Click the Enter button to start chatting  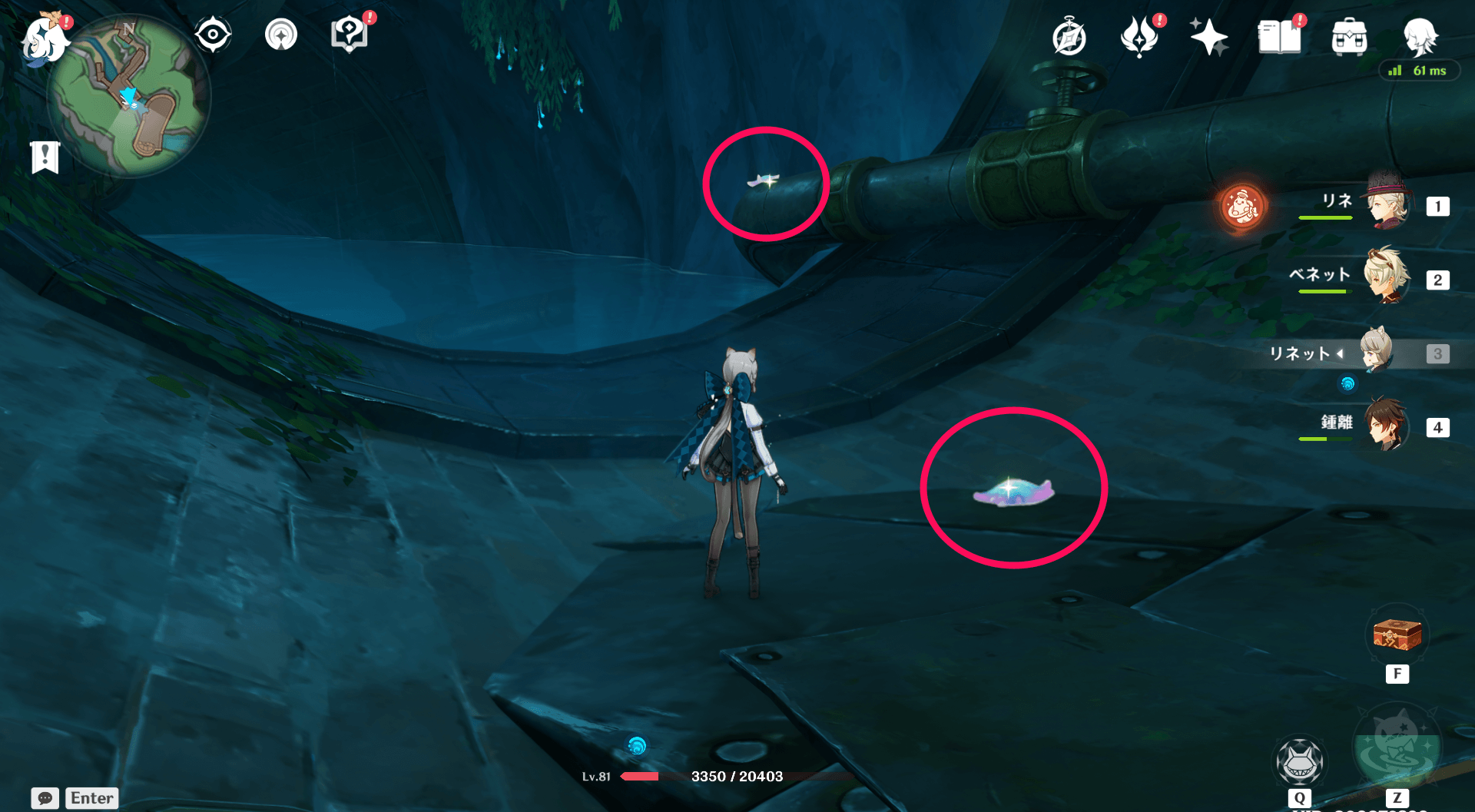click(x=91, y=798)
